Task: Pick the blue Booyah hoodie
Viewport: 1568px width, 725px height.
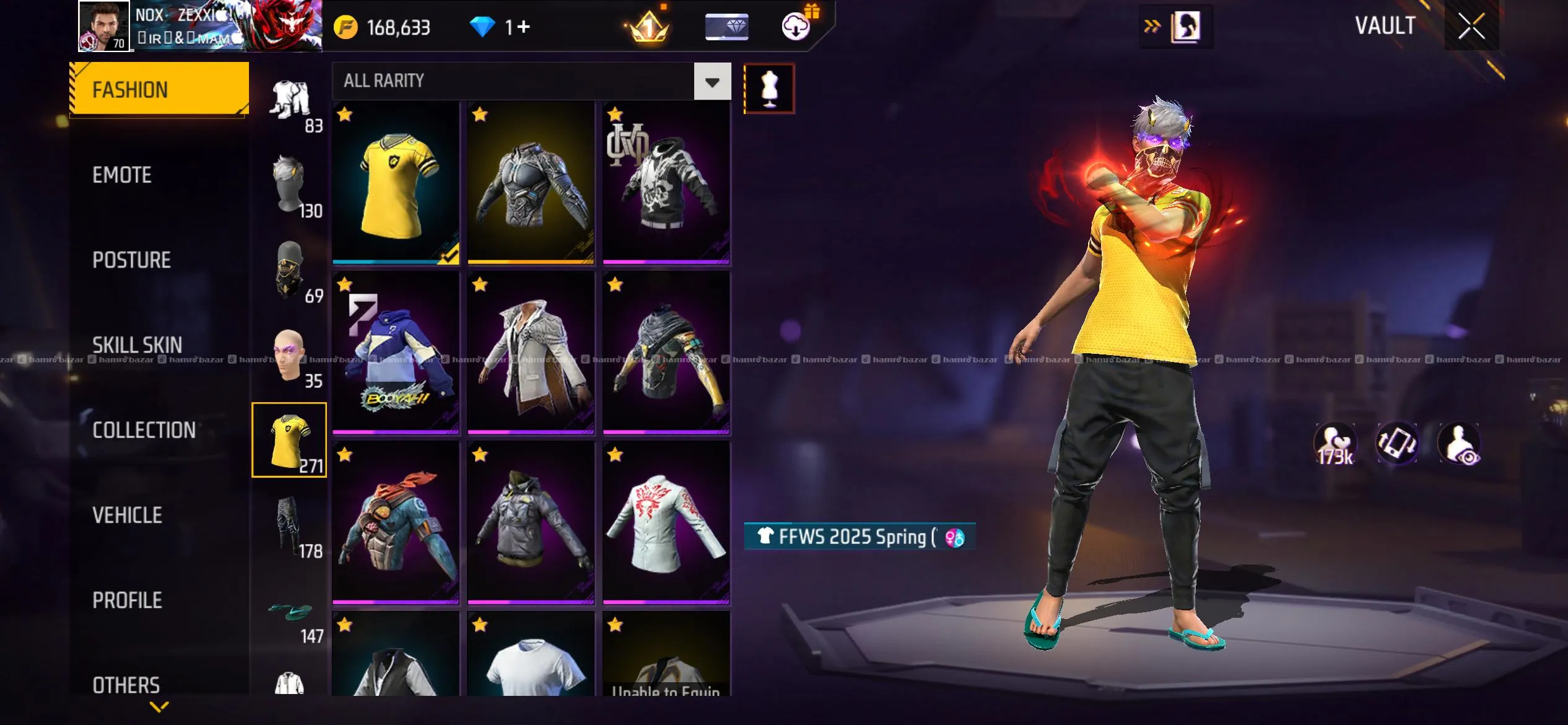Action: tap(396, 353)
